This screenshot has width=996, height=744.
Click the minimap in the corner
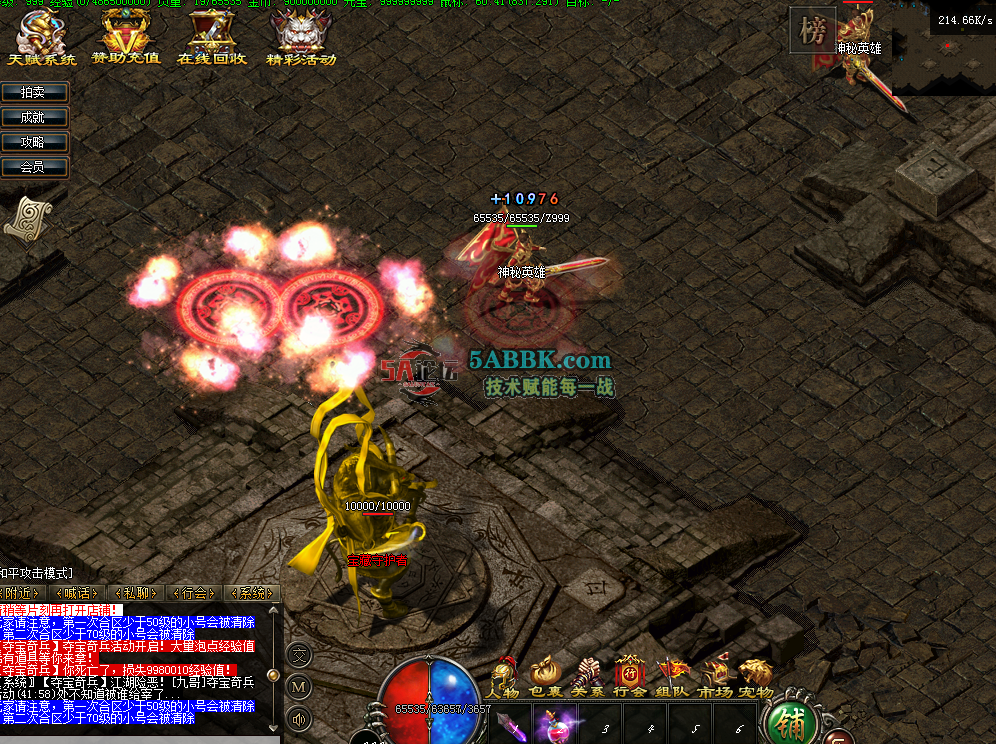(943, 58)
